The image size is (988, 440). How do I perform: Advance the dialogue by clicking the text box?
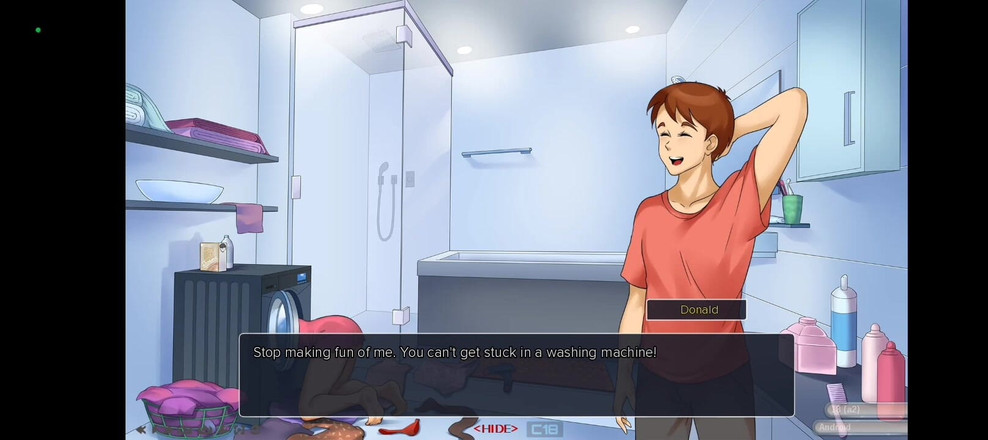(515, 375)
